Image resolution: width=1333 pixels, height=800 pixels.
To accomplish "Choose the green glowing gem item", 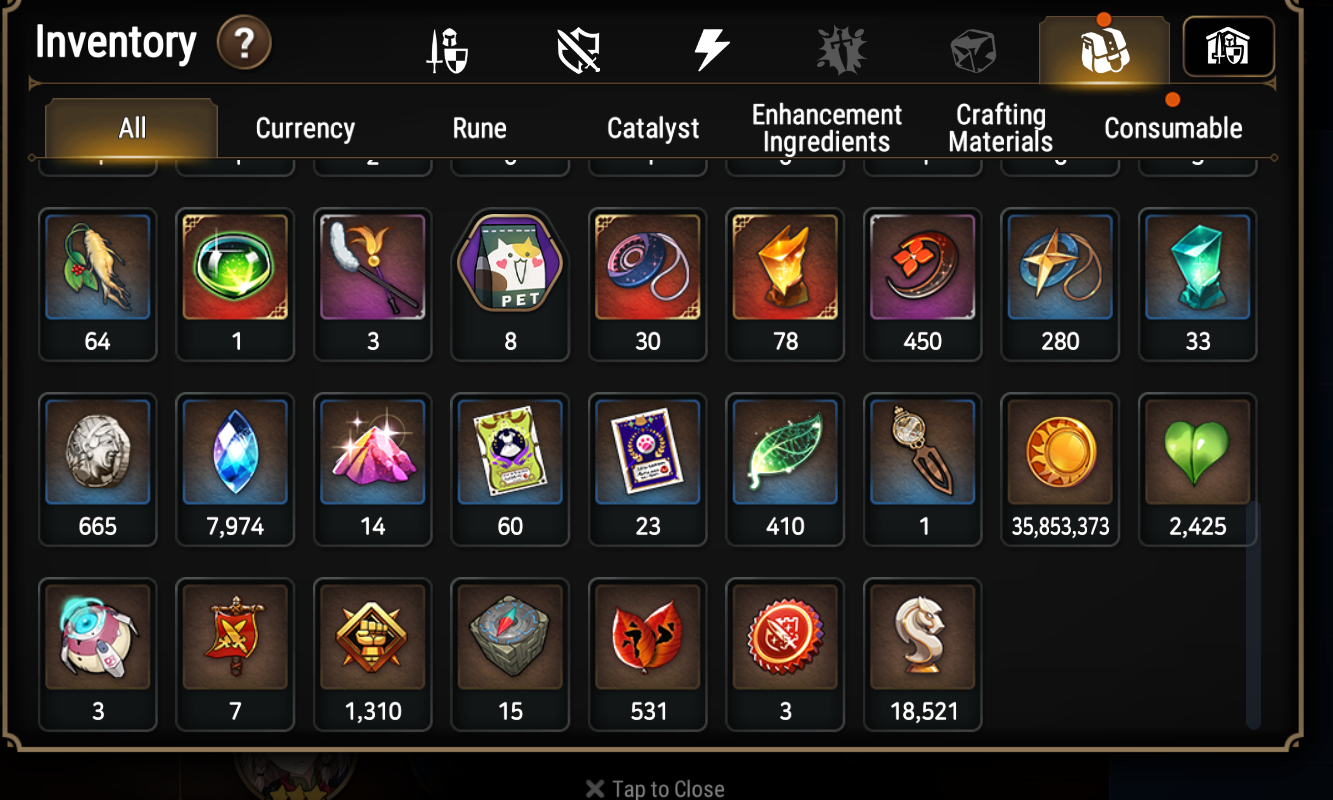I will (x=235, y=268).
